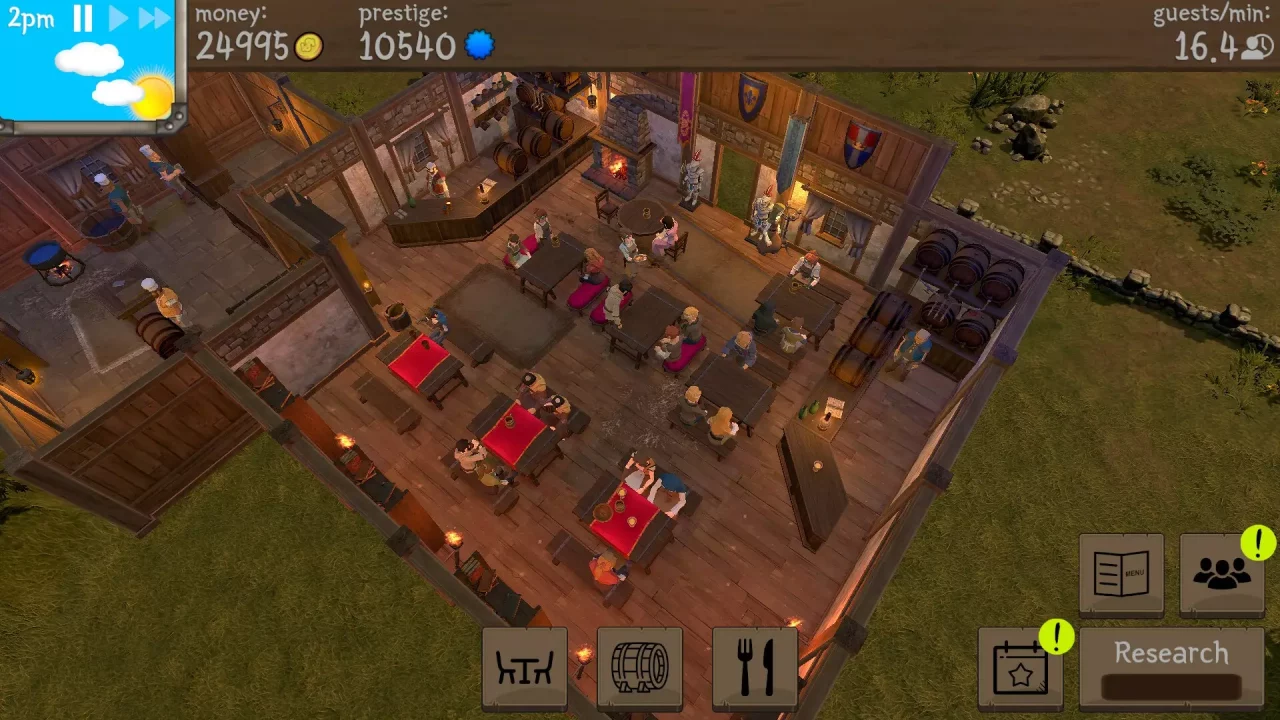Open the weather and time widget

click(90, 70)
